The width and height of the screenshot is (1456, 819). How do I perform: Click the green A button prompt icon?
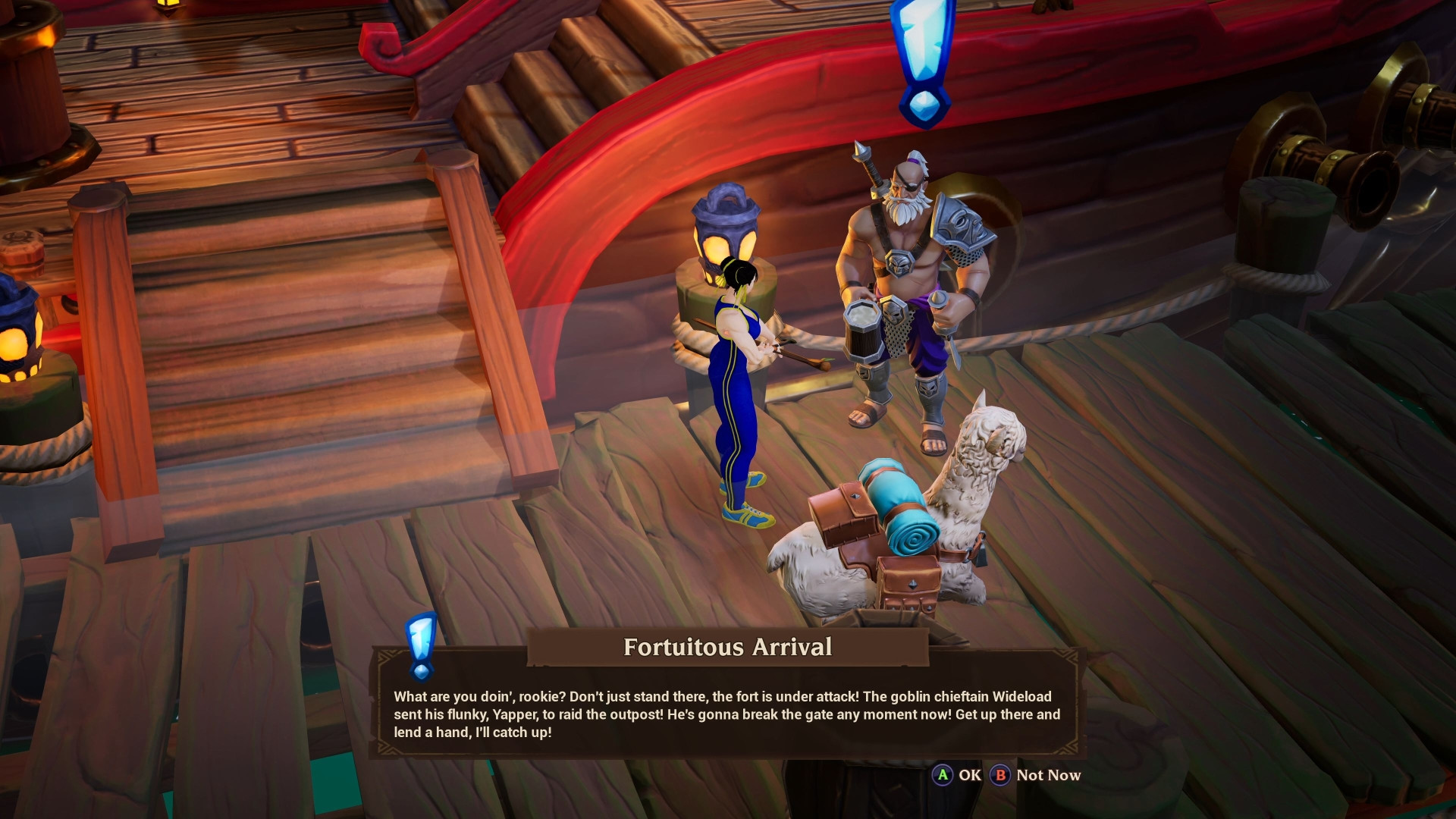click(943, 776)
